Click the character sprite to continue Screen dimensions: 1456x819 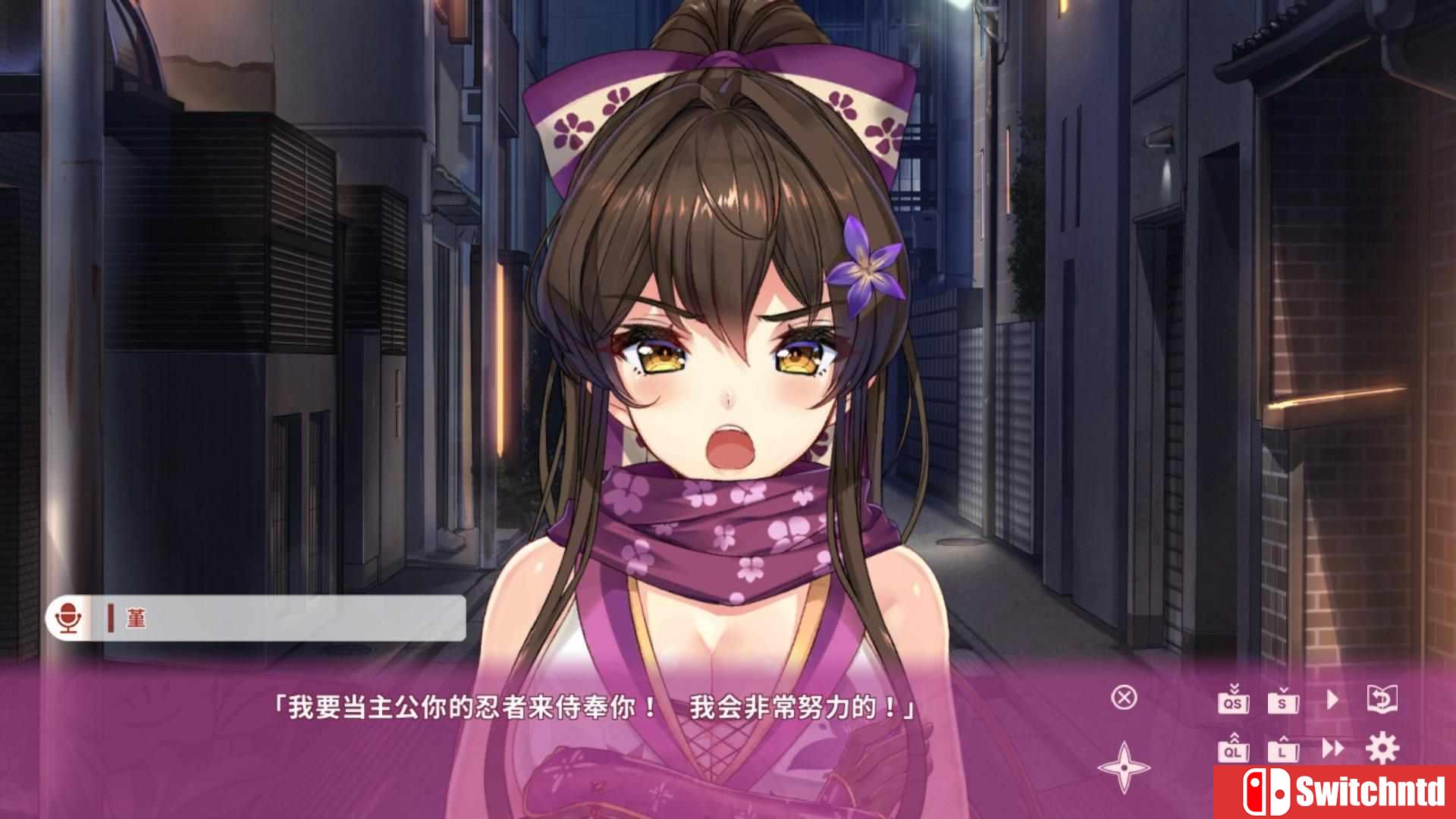click(x=728, y=341)
